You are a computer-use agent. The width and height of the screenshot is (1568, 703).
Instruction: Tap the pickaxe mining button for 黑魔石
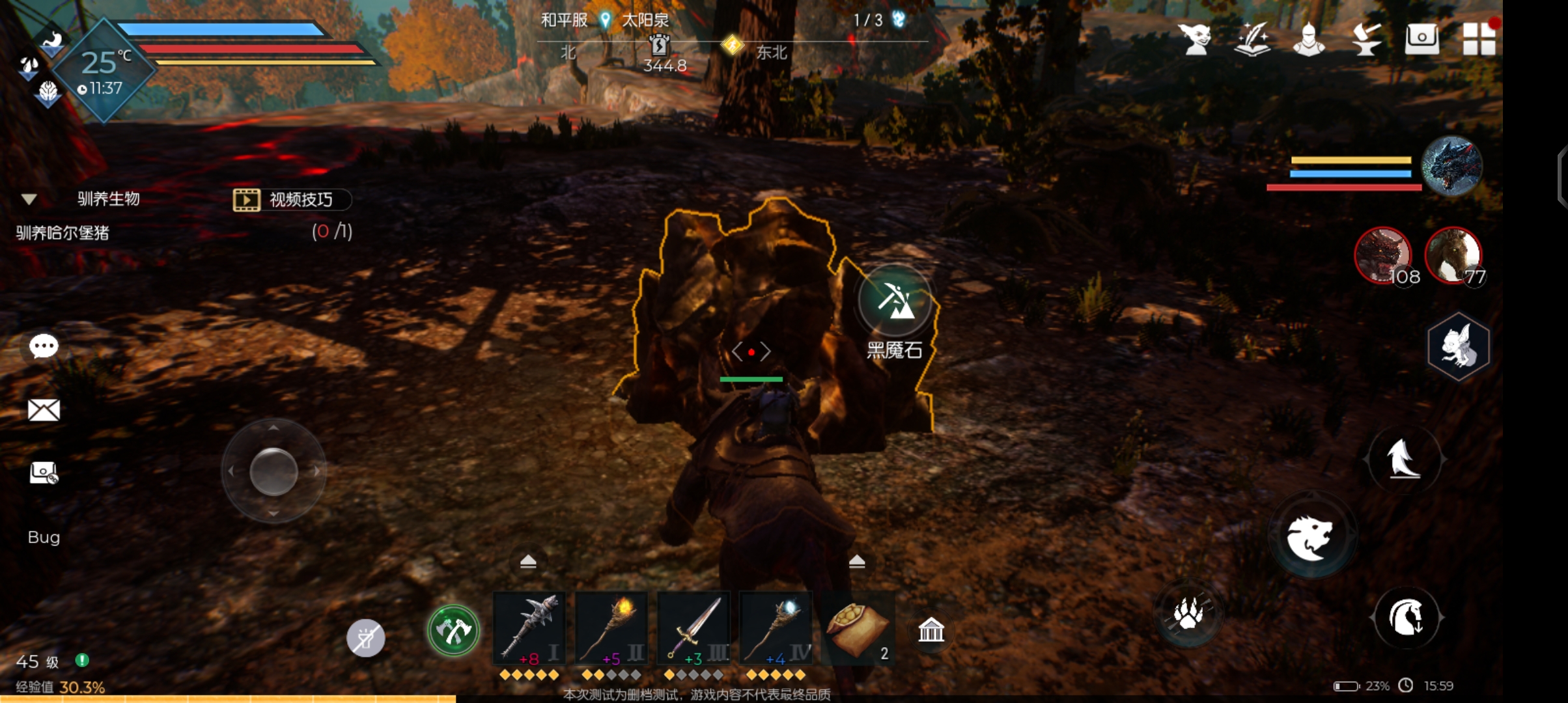pyautogui.click(x=895, y=301)
